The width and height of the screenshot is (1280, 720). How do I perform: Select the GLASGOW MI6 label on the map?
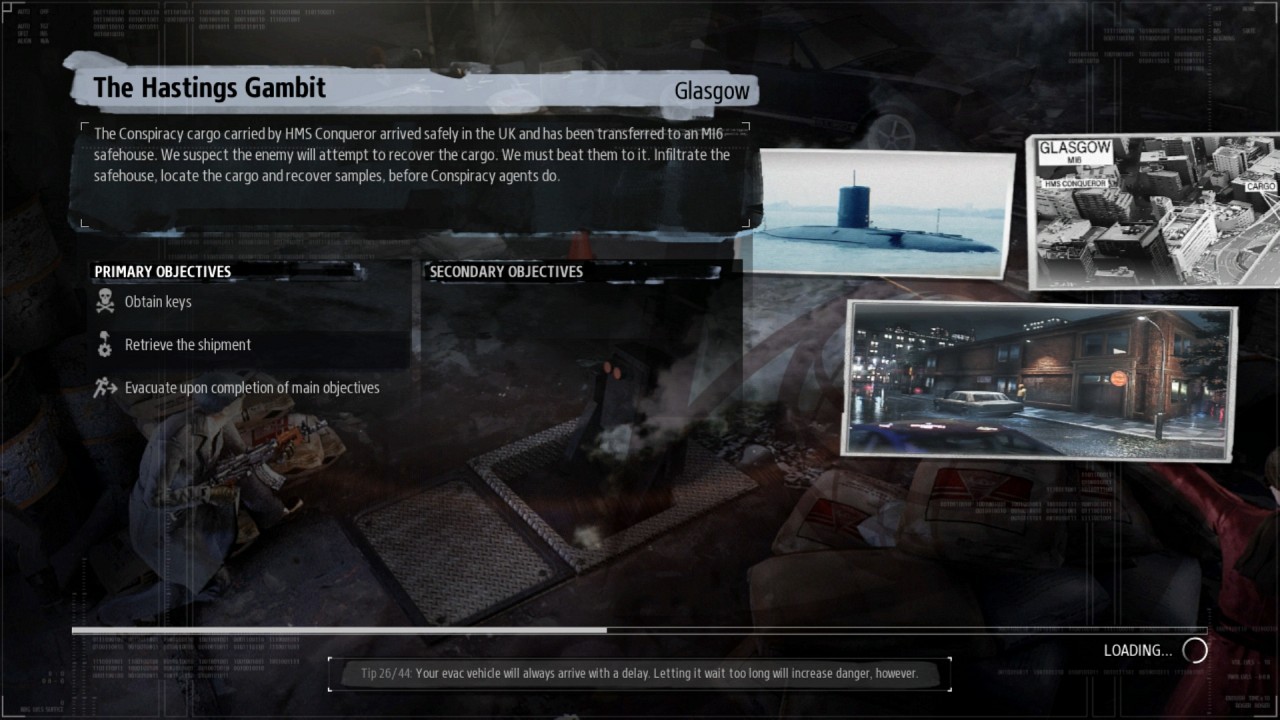point(1075,151)
